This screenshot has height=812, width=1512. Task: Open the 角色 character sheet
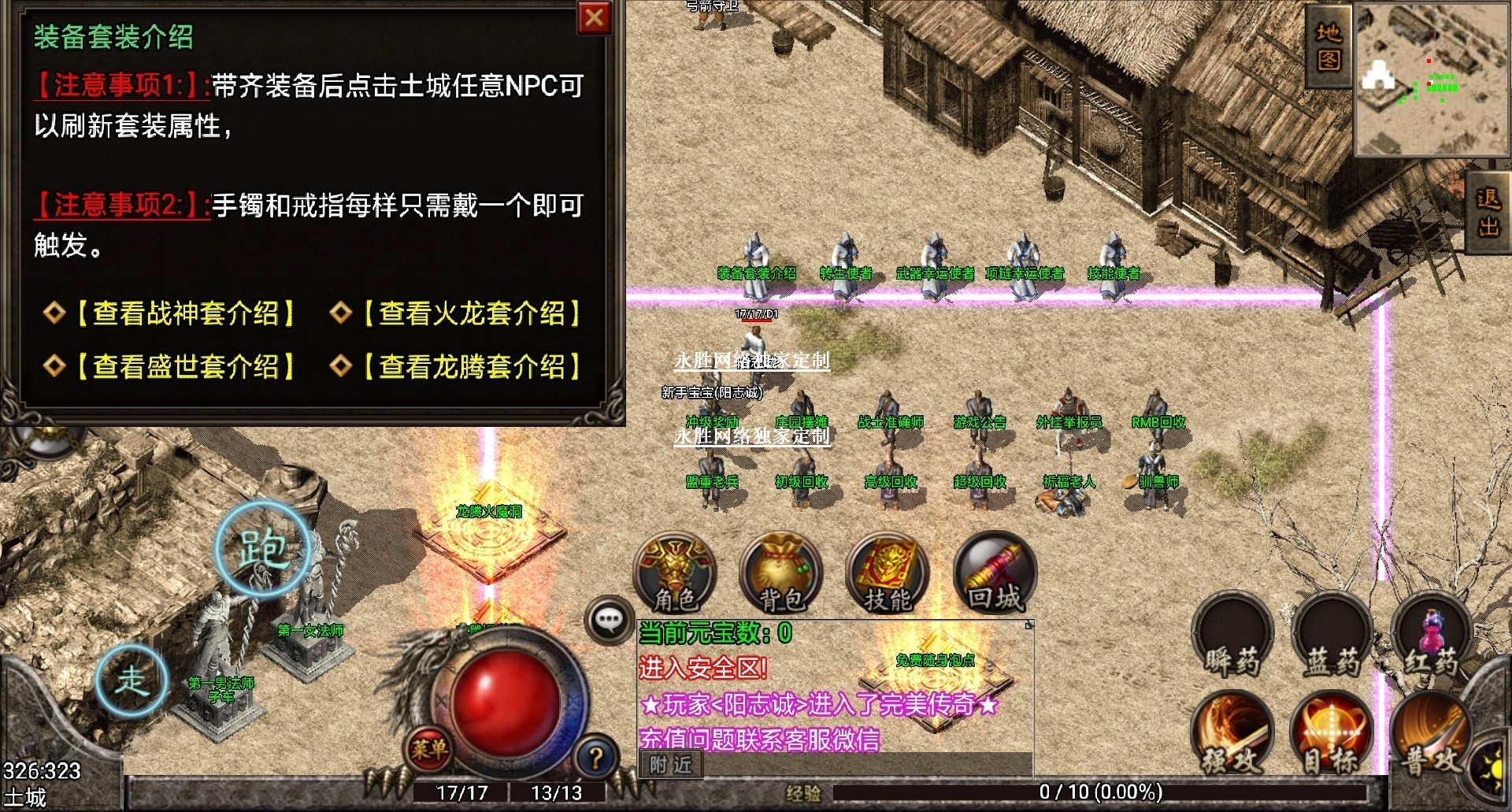pyautogui.click(x=676, y=574)
